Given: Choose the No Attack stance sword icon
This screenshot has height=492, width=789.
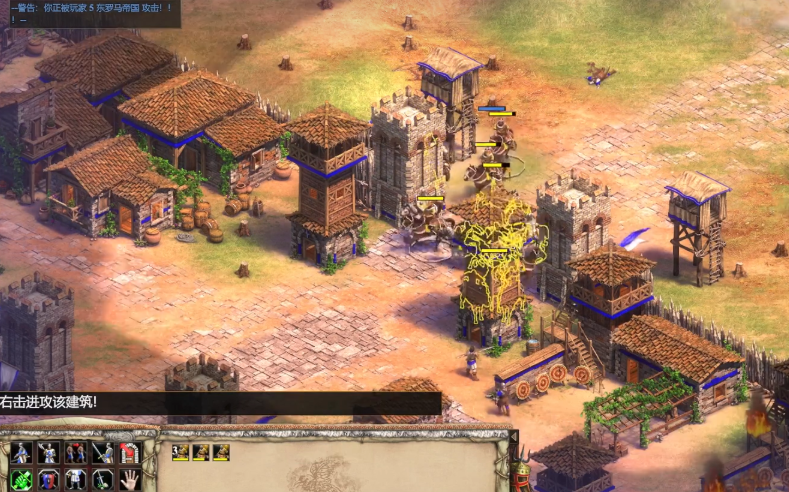Looking at the screenshot, I should coord(102,479).
